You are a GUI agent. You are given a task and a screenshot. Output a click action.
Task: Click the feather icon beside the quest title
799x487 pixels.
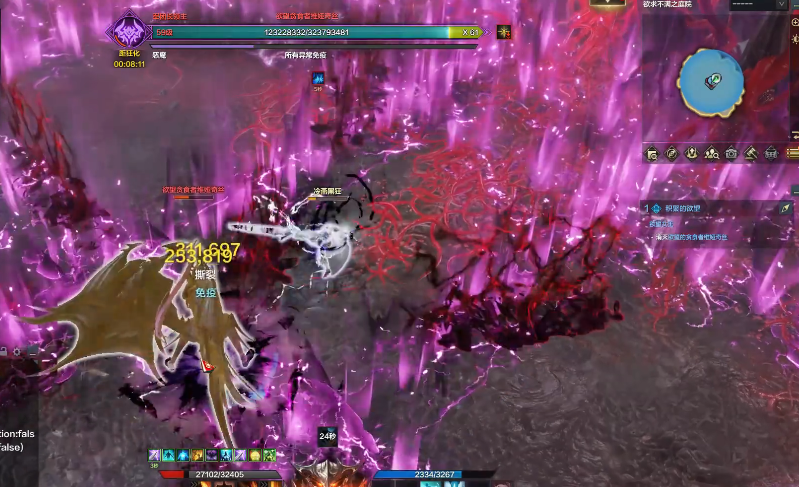tap(785, 208)
